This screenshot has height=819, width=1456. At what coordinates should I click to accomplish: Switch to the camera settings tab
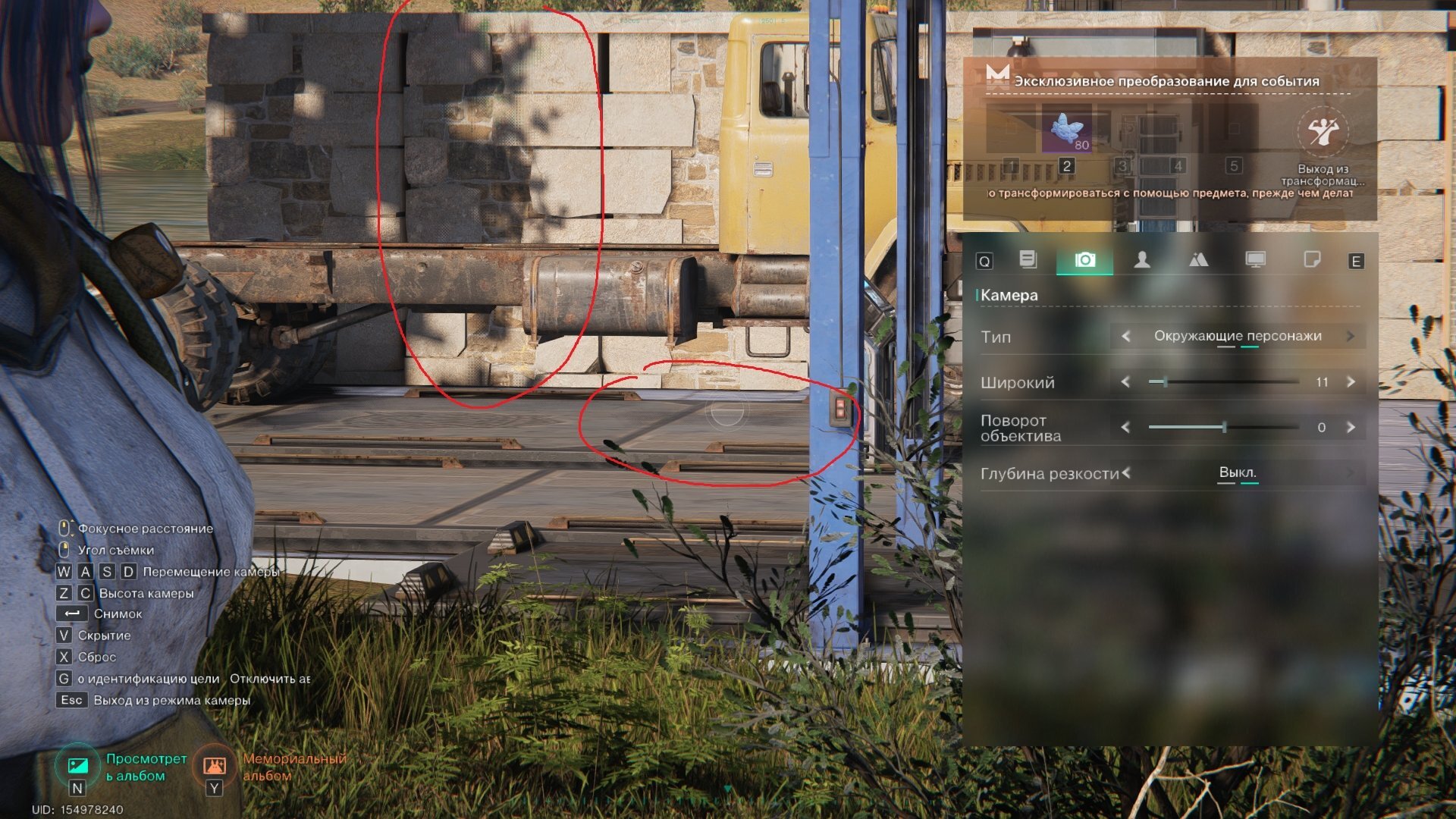[1084, 260]
